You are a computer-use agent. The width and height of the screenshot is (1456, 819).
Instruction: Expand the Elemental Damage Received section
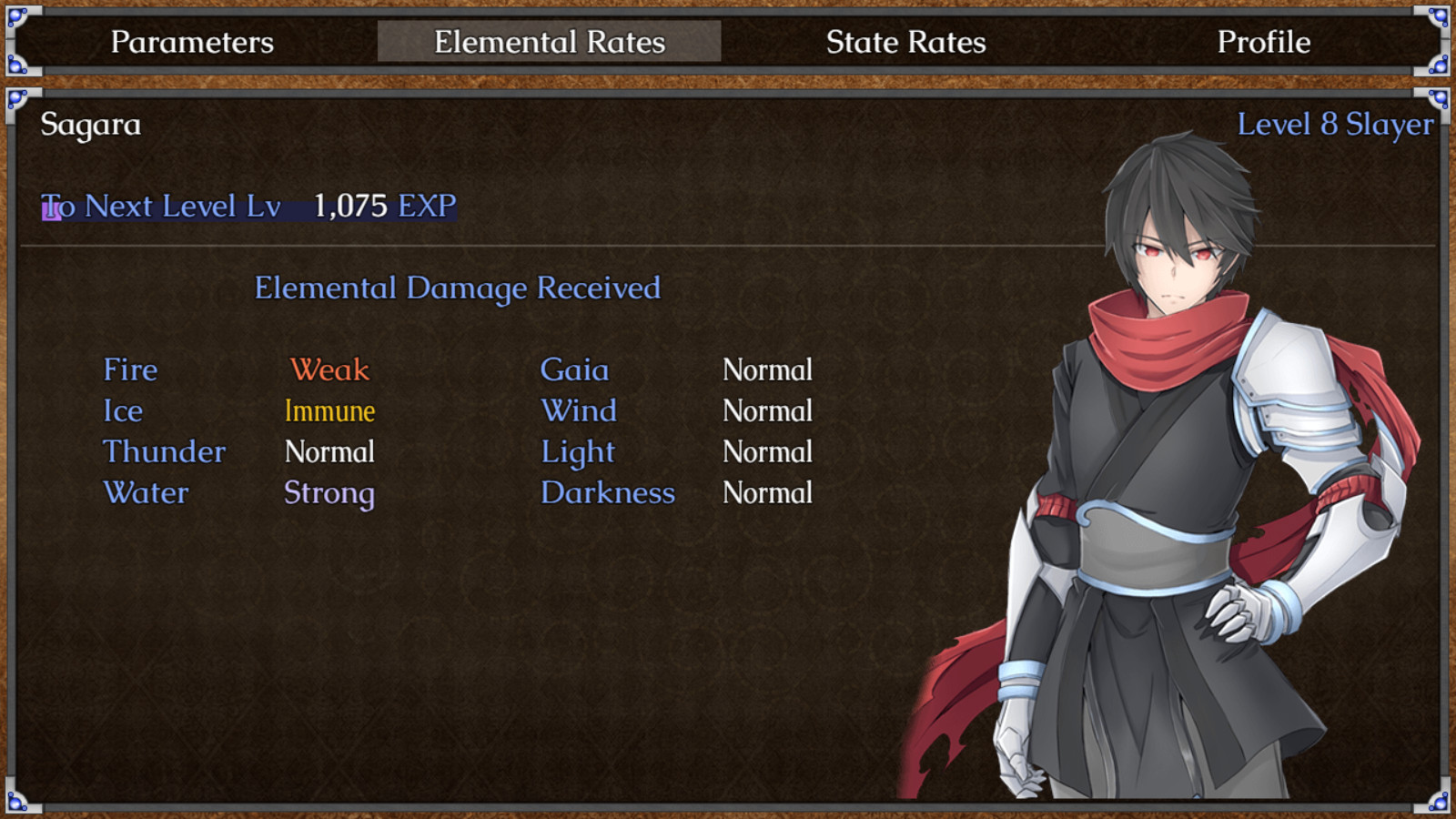tap(459, 288)
